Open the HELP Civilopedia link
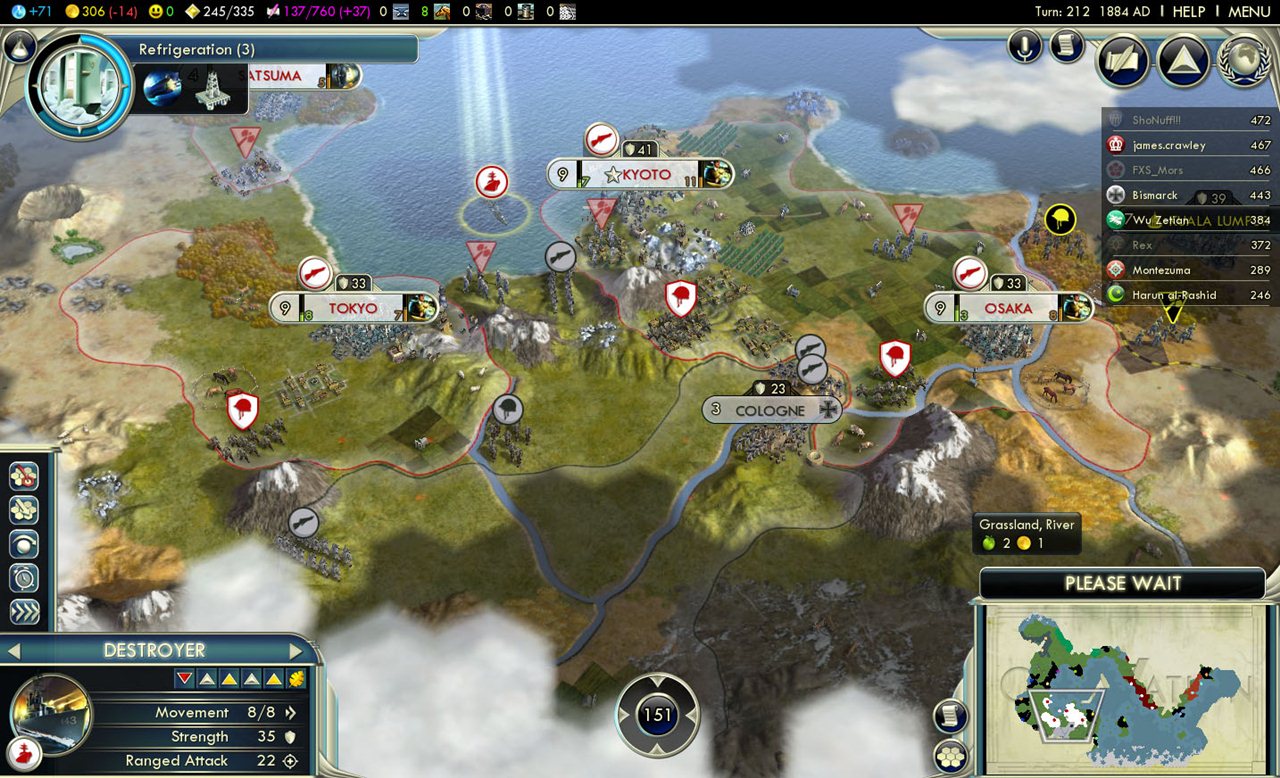Screen dimensions: 1280x778 pos(1189,11)
